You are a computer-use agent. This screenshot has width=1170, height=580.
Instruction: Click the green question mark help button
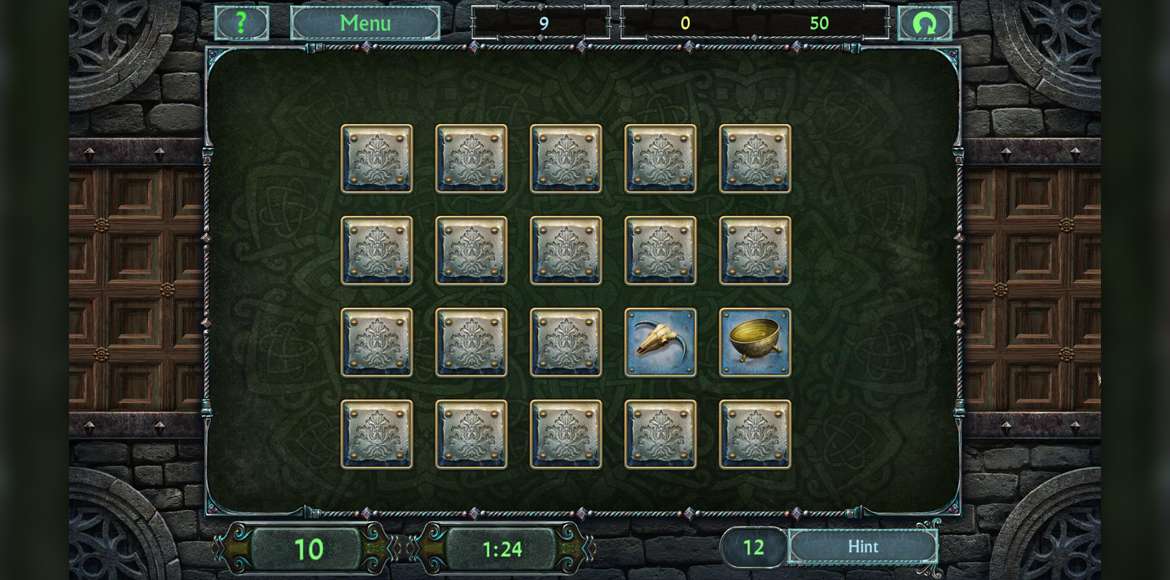tap(241, 23)
